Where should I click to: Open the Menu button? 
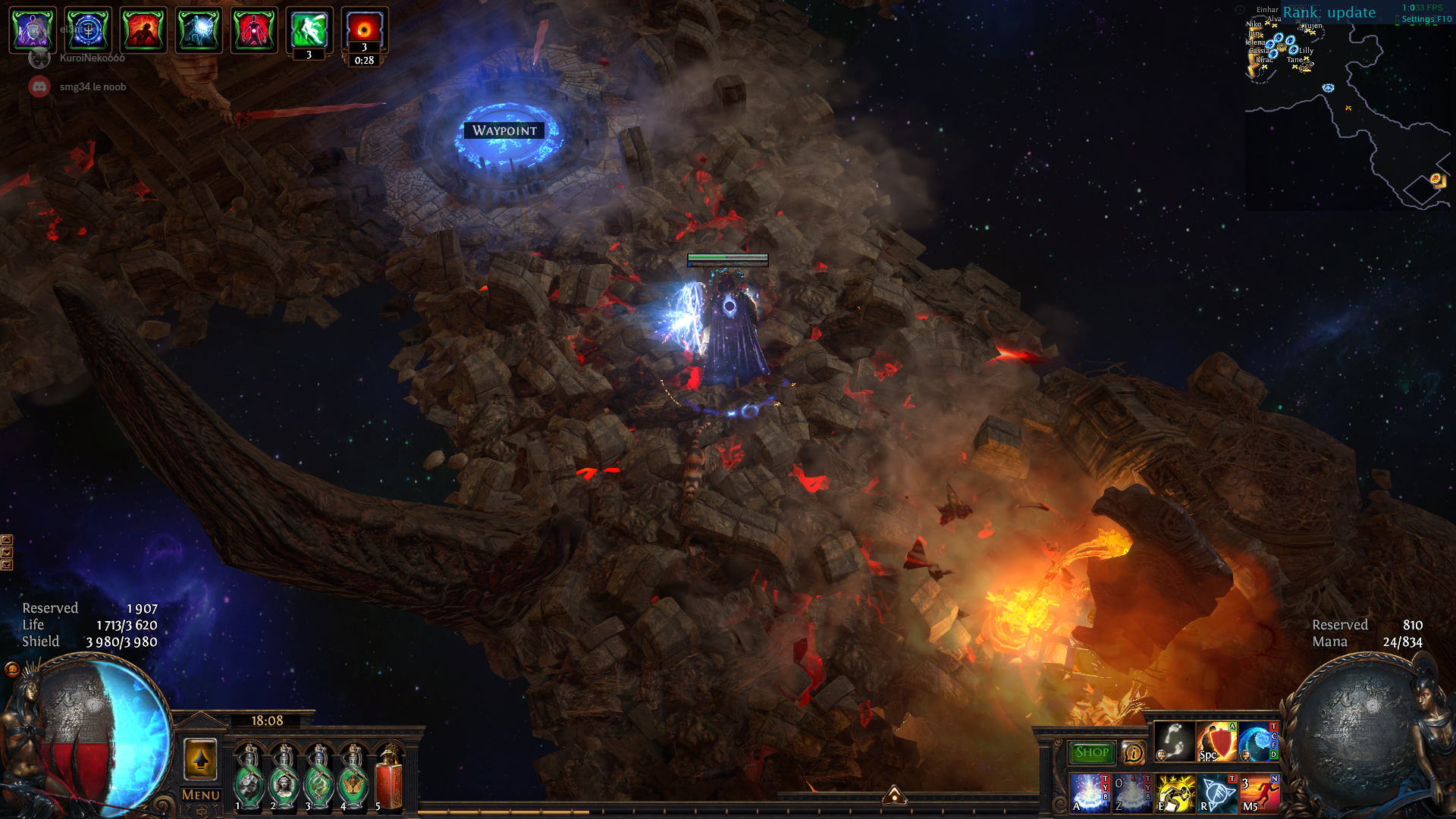click(x=201, y=795)
